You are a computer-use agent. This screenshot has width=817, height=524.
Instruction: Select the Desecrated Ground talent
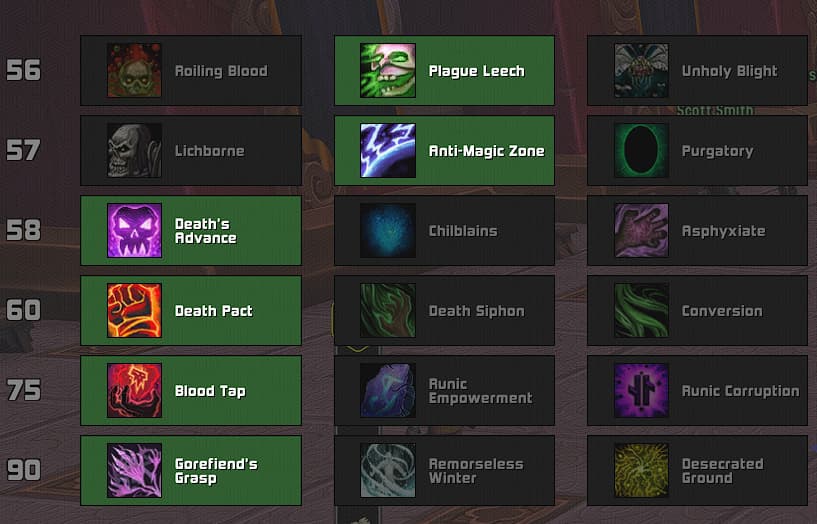(697, 471)
